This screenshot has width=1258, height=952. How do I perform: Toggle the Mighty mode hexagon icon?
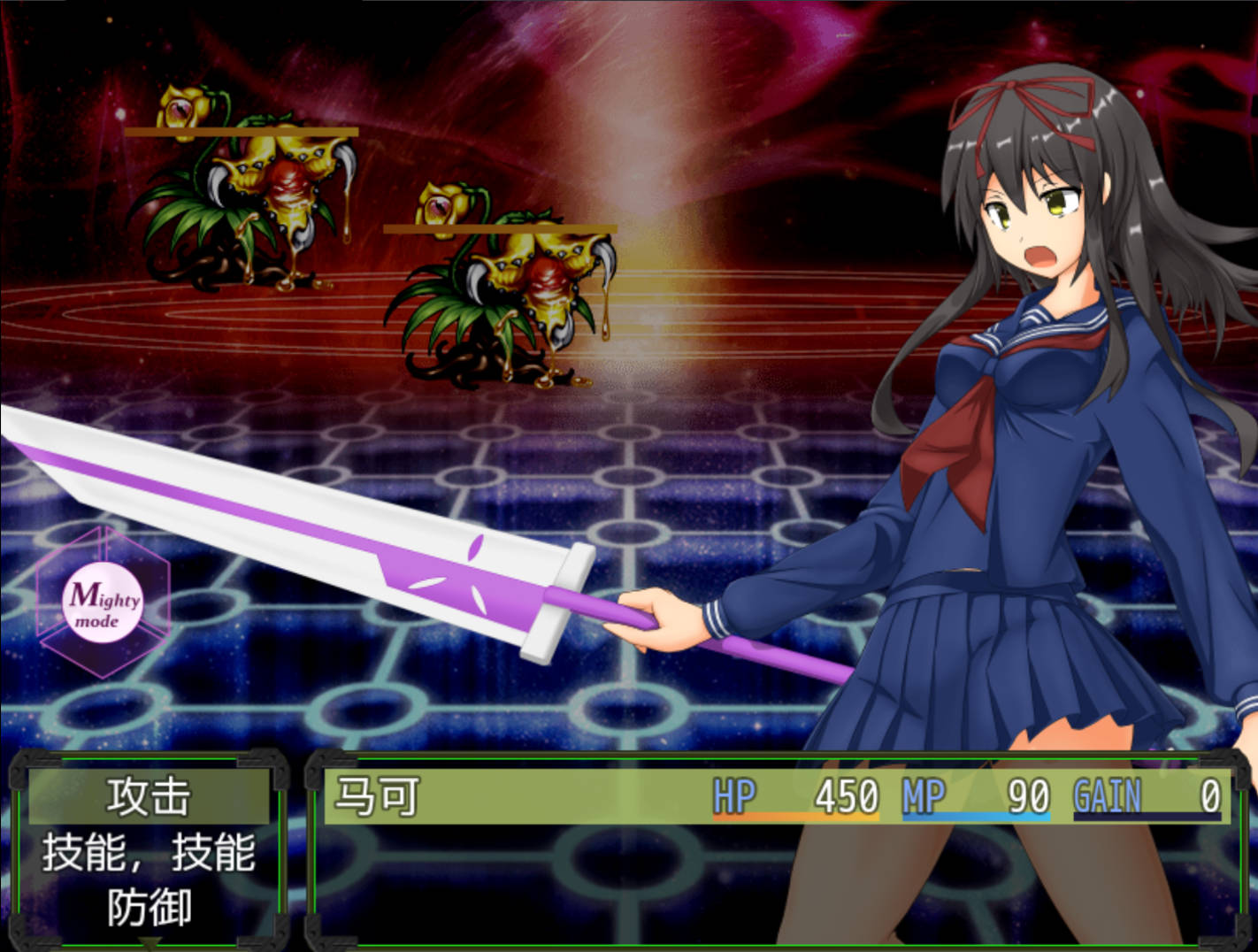(104, 603)
